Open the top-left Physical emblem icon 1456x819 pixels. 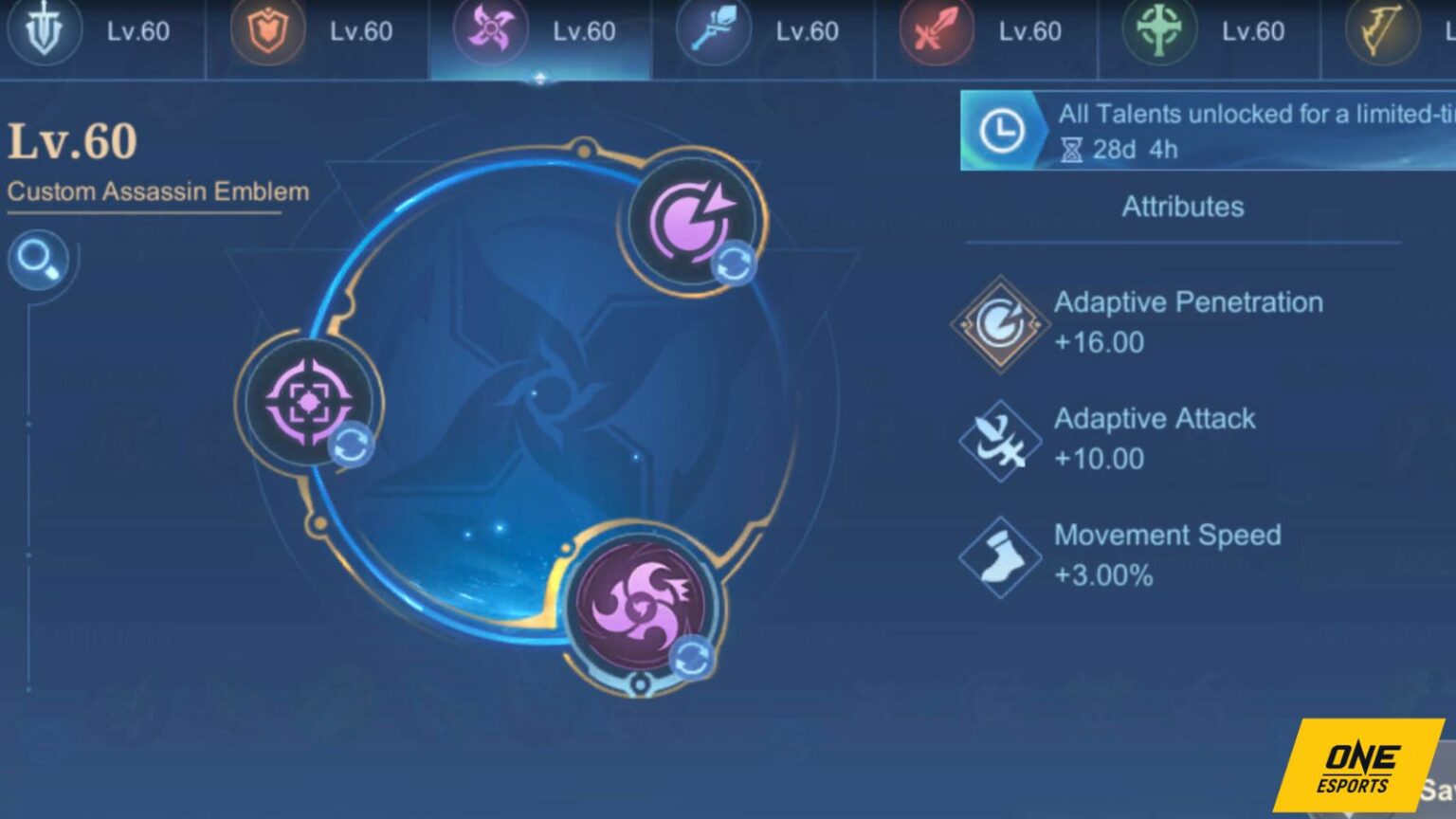(x=43, y=31)
